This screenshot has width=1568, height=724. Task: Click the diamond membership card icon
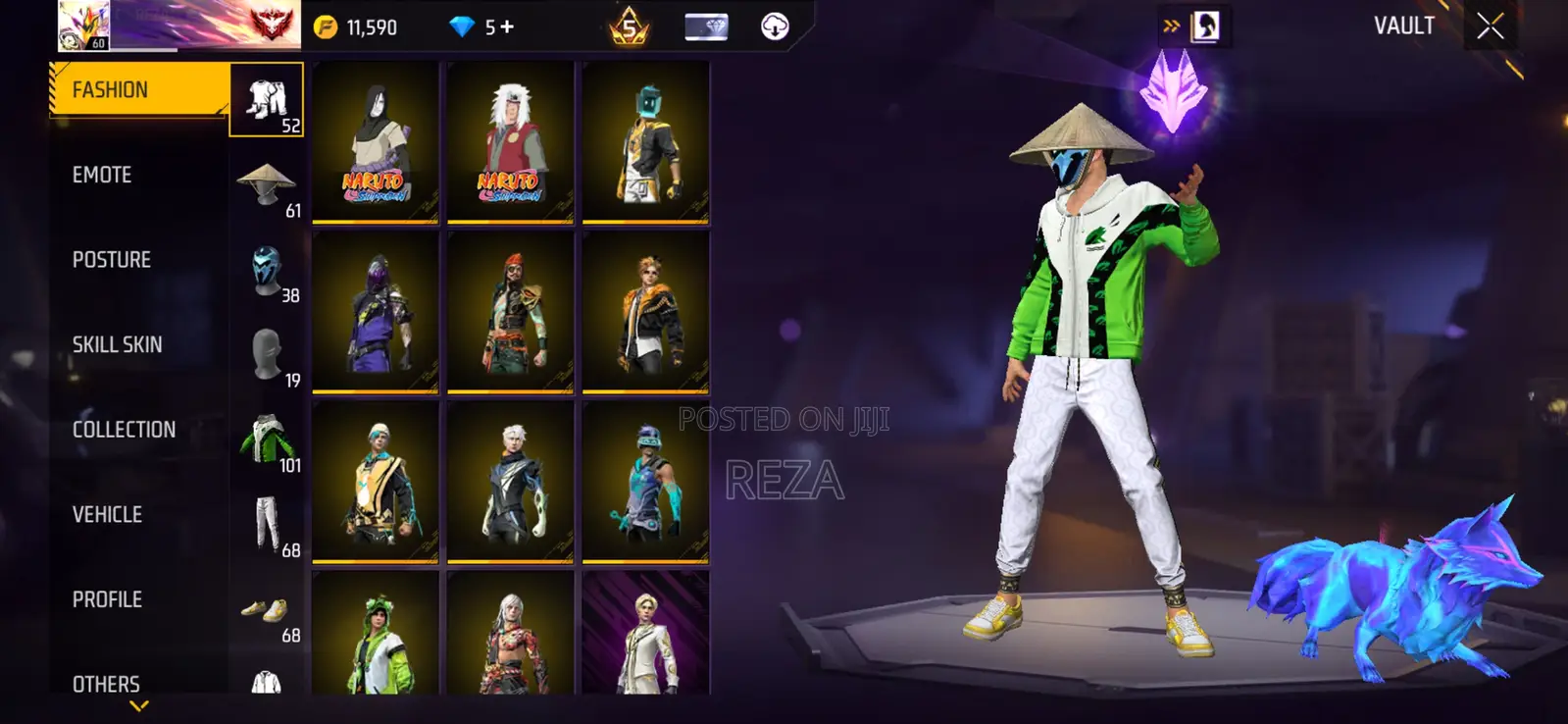[708, 26]
